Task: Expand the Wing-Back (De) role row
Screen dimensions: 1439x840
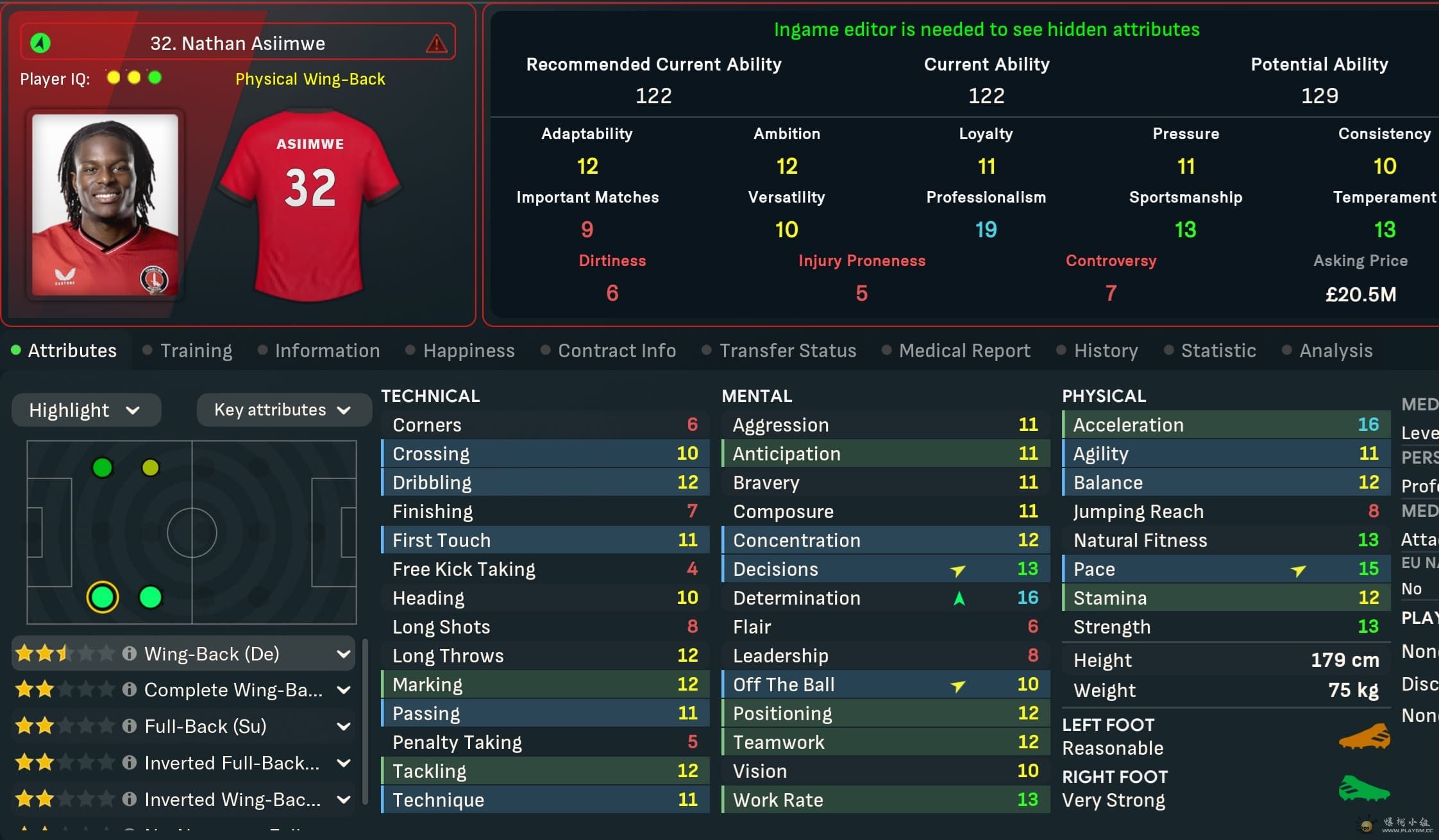Action: point(344,654)
